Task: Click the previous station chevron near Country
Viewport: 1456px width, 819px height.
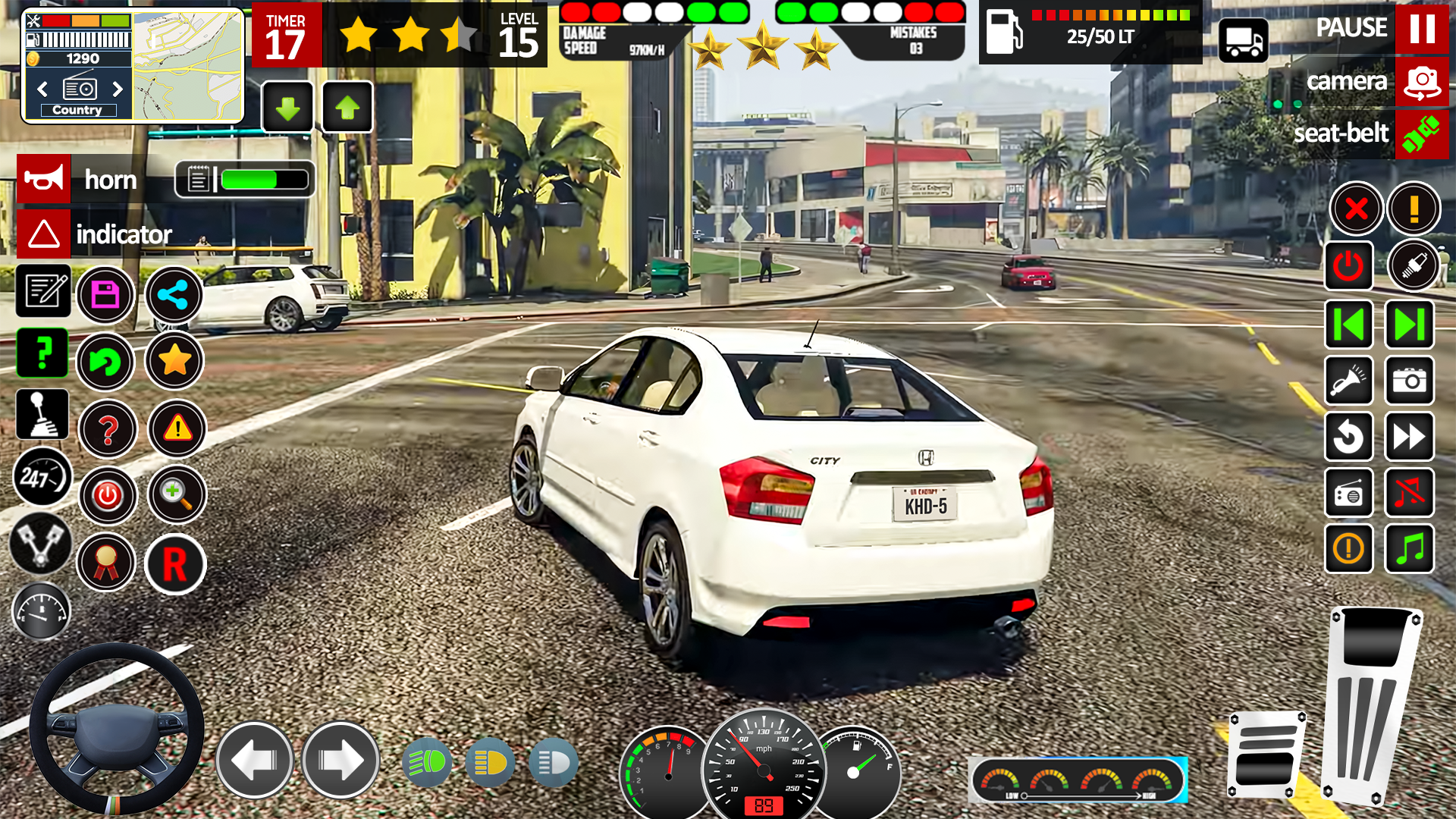Action: coord(42,89)
